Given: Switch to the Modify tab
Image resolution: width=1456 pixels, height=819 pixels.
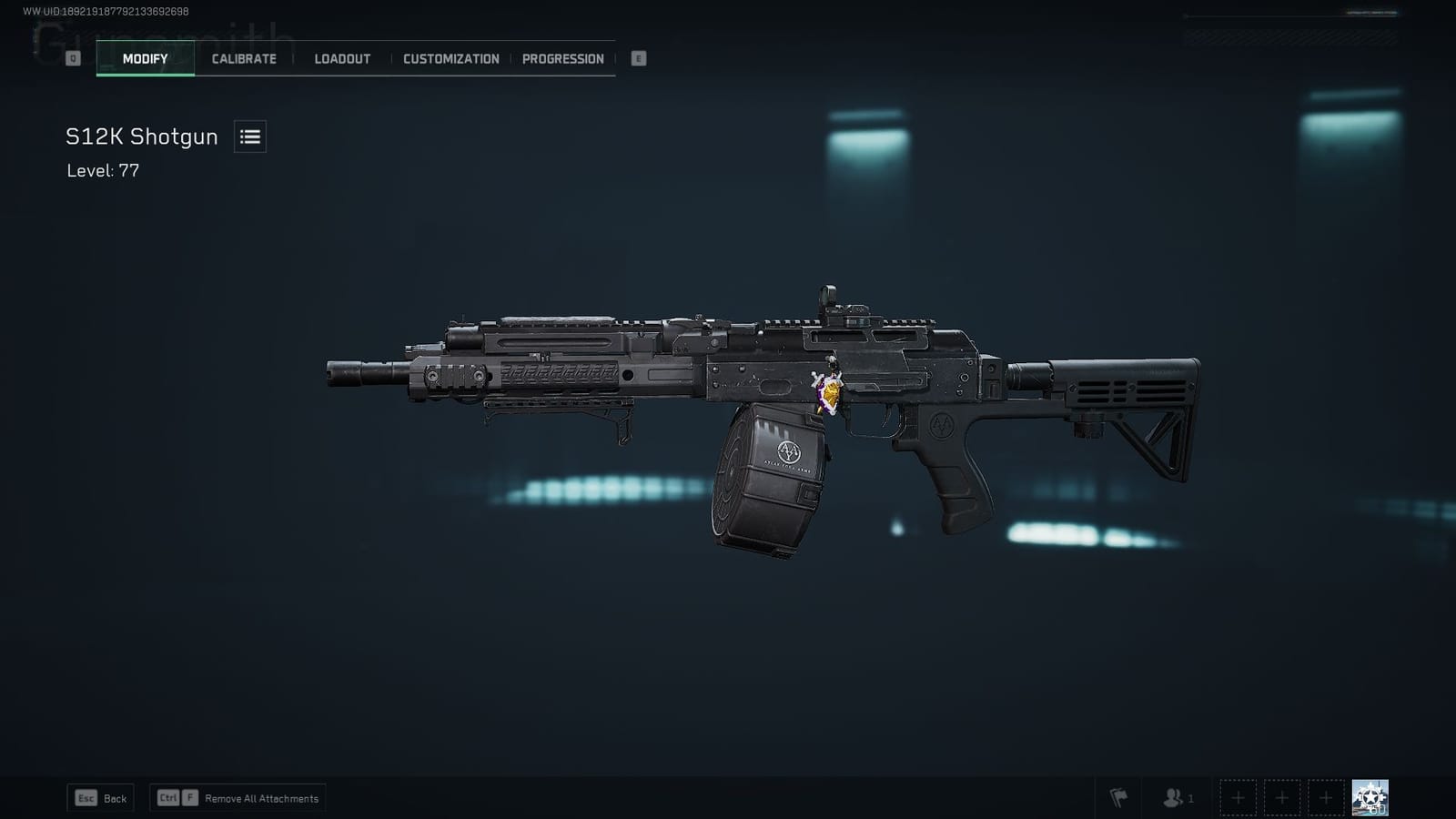Looking at the screenshot, I should (x=145, y=57).
